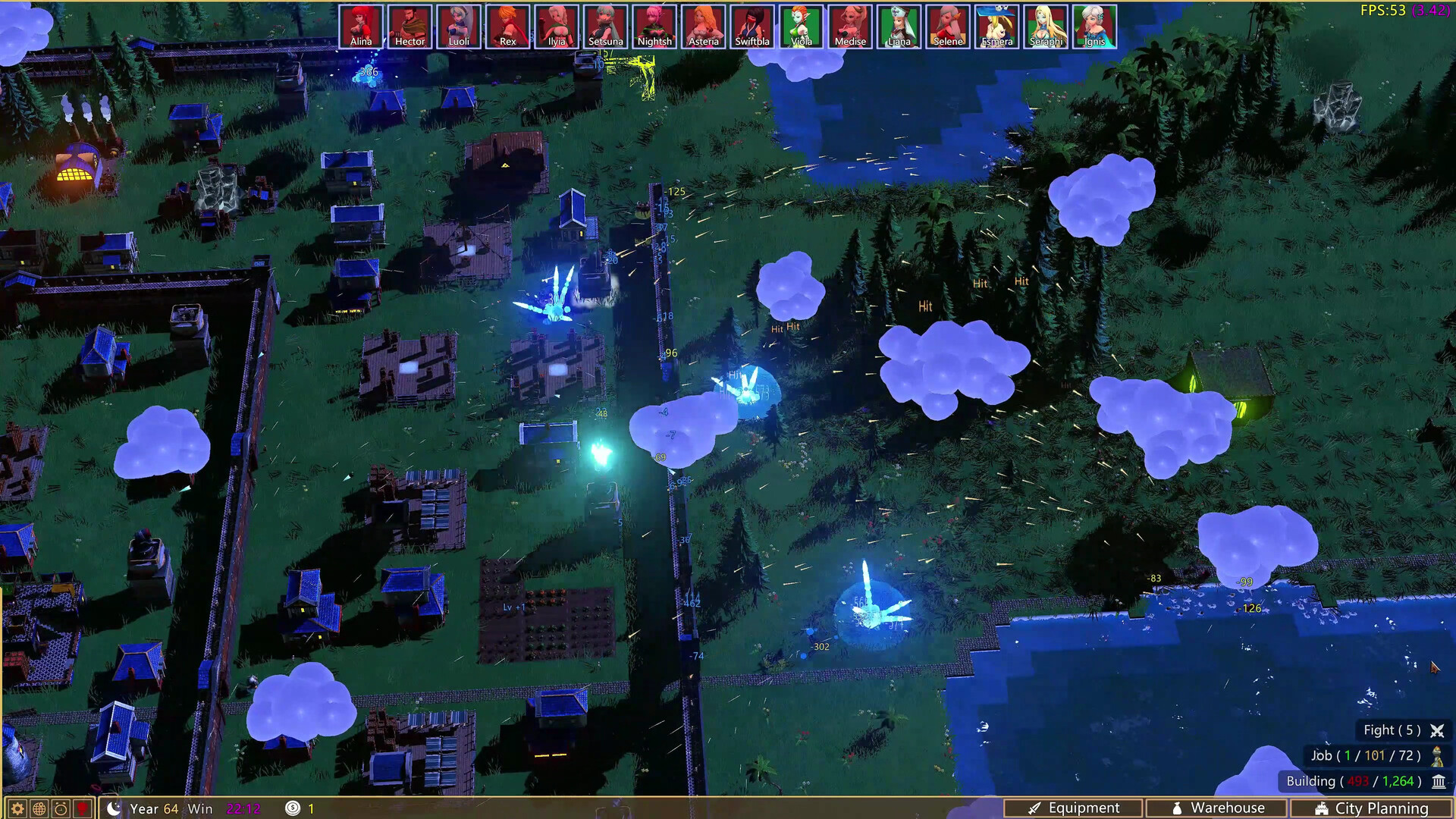Image resolution: width=1456 pixels, height=819 pixels.
Task: Expand Alina's character portrait
Action: click(362, 25)
